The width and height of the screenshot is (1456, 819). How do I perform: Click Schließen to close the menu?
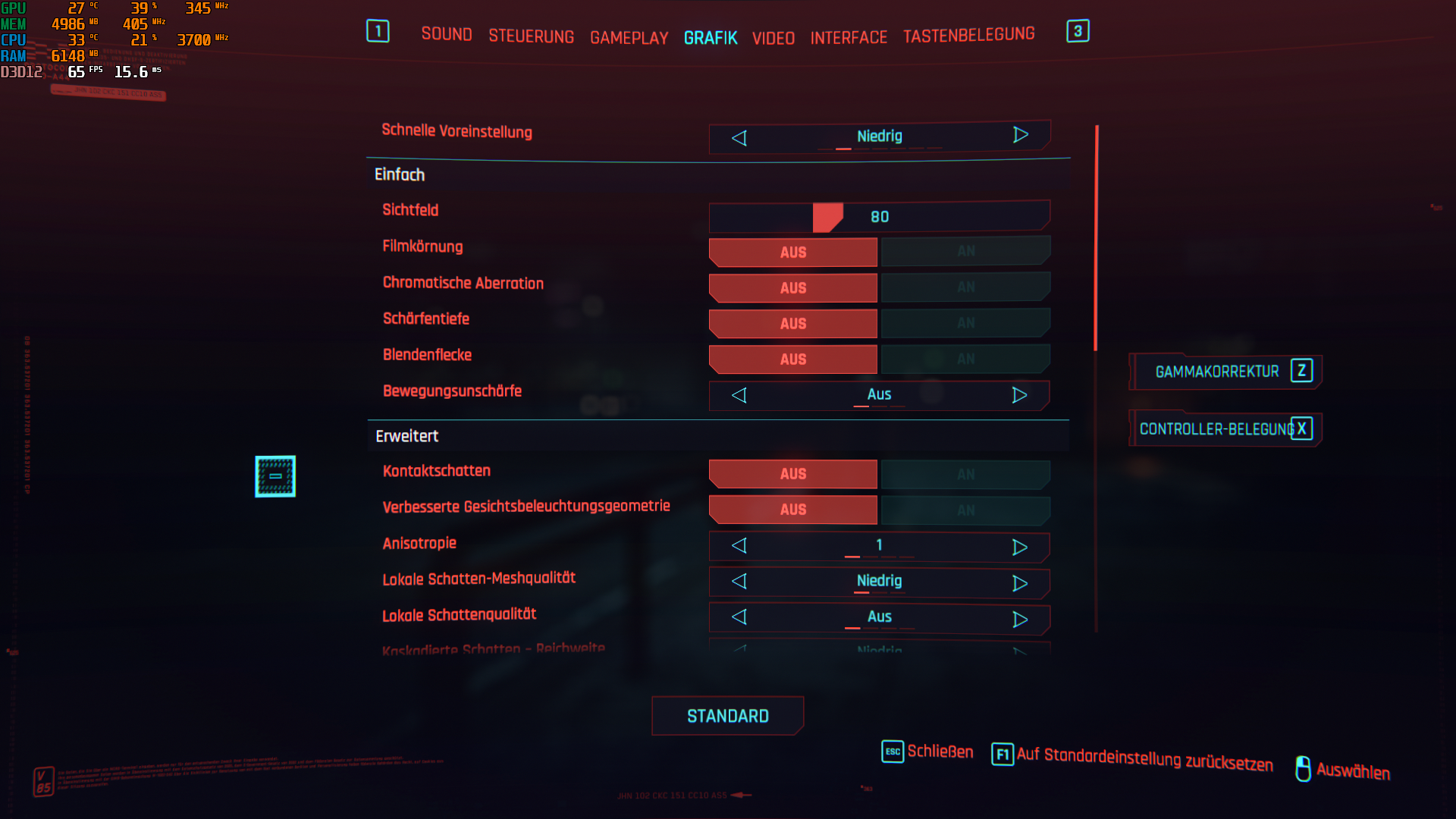[940, 752]
